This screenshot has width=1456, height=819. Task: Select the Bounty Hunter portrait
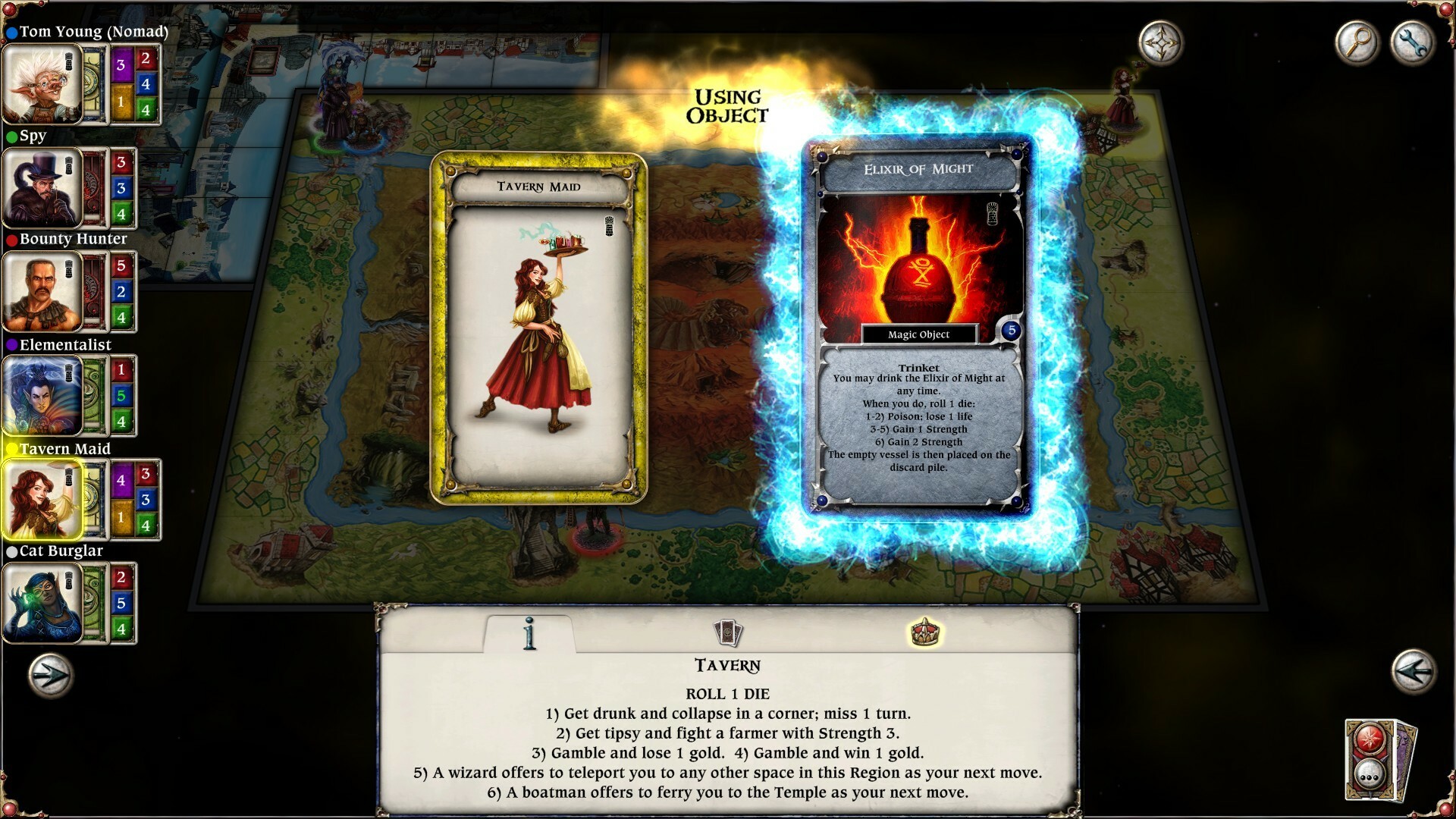[x=42, y=292]
